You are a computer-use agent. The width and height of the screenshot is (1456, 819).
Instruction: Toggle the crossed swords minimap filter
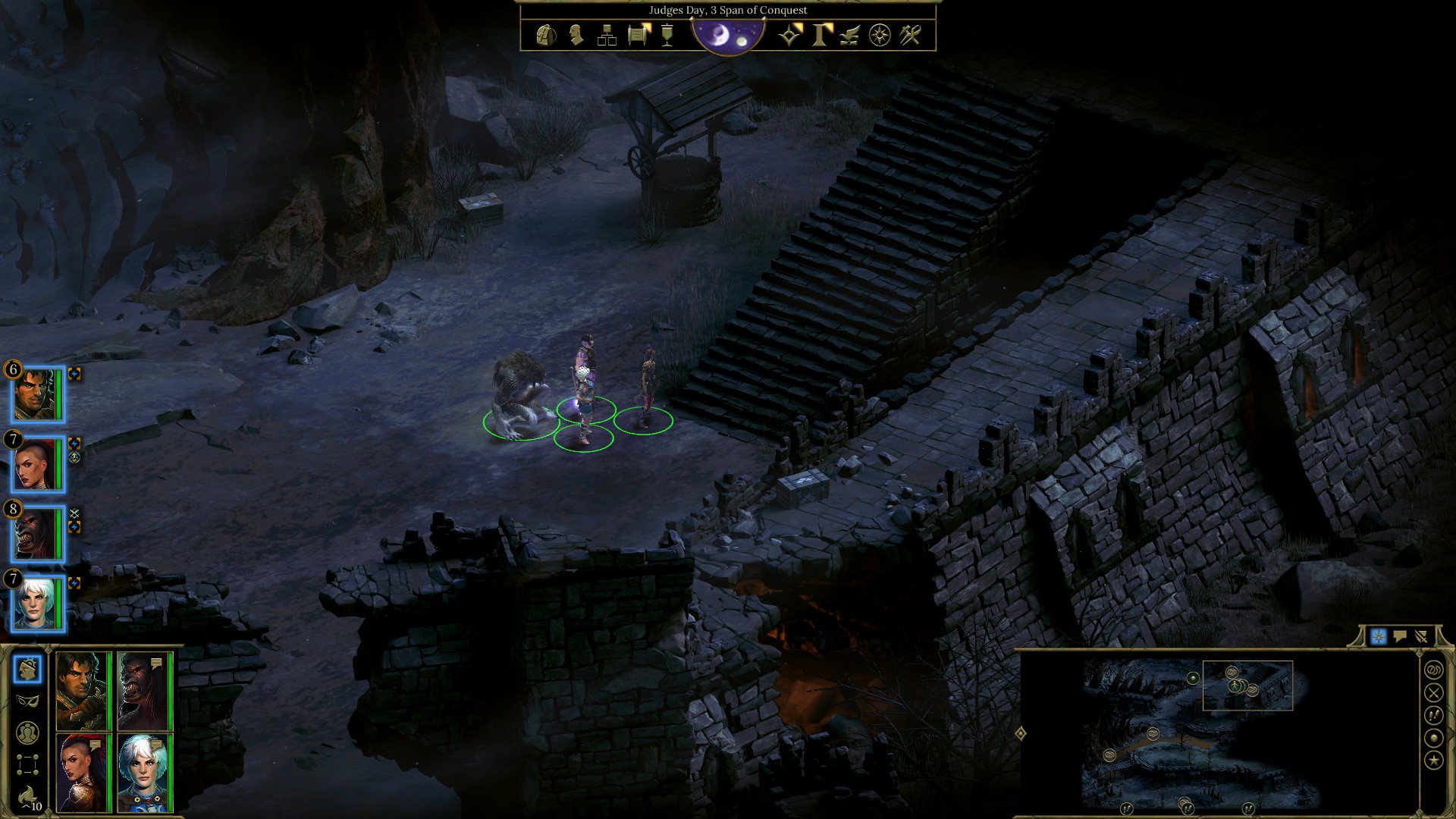pyautogui.click(x=1433, y=692)
